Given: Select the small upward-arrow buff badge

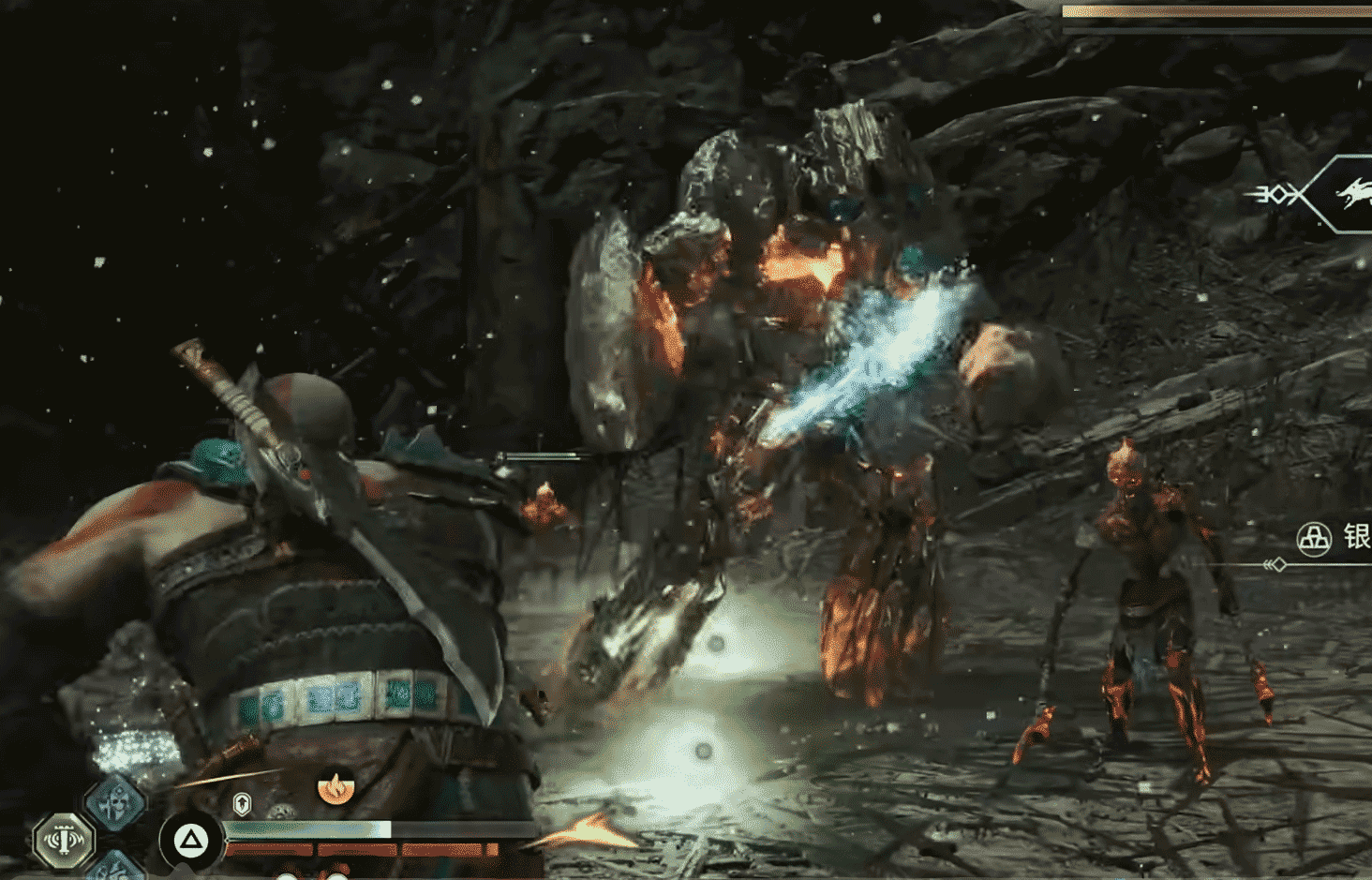Looking at the screenshot, I should (x=242, y=803).
